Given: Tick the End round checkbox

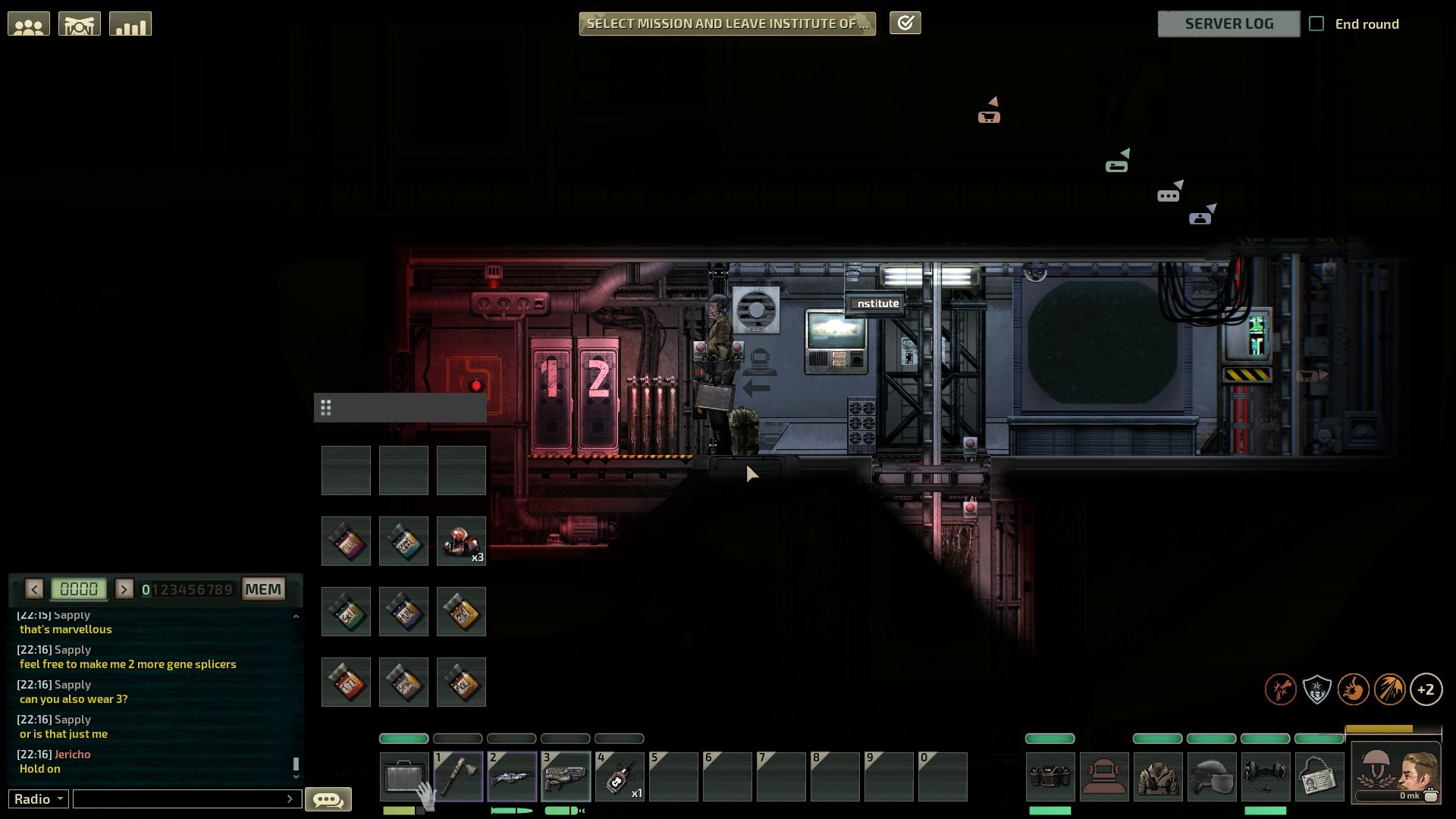Looking at the screenshot, I should point(1317,24).
